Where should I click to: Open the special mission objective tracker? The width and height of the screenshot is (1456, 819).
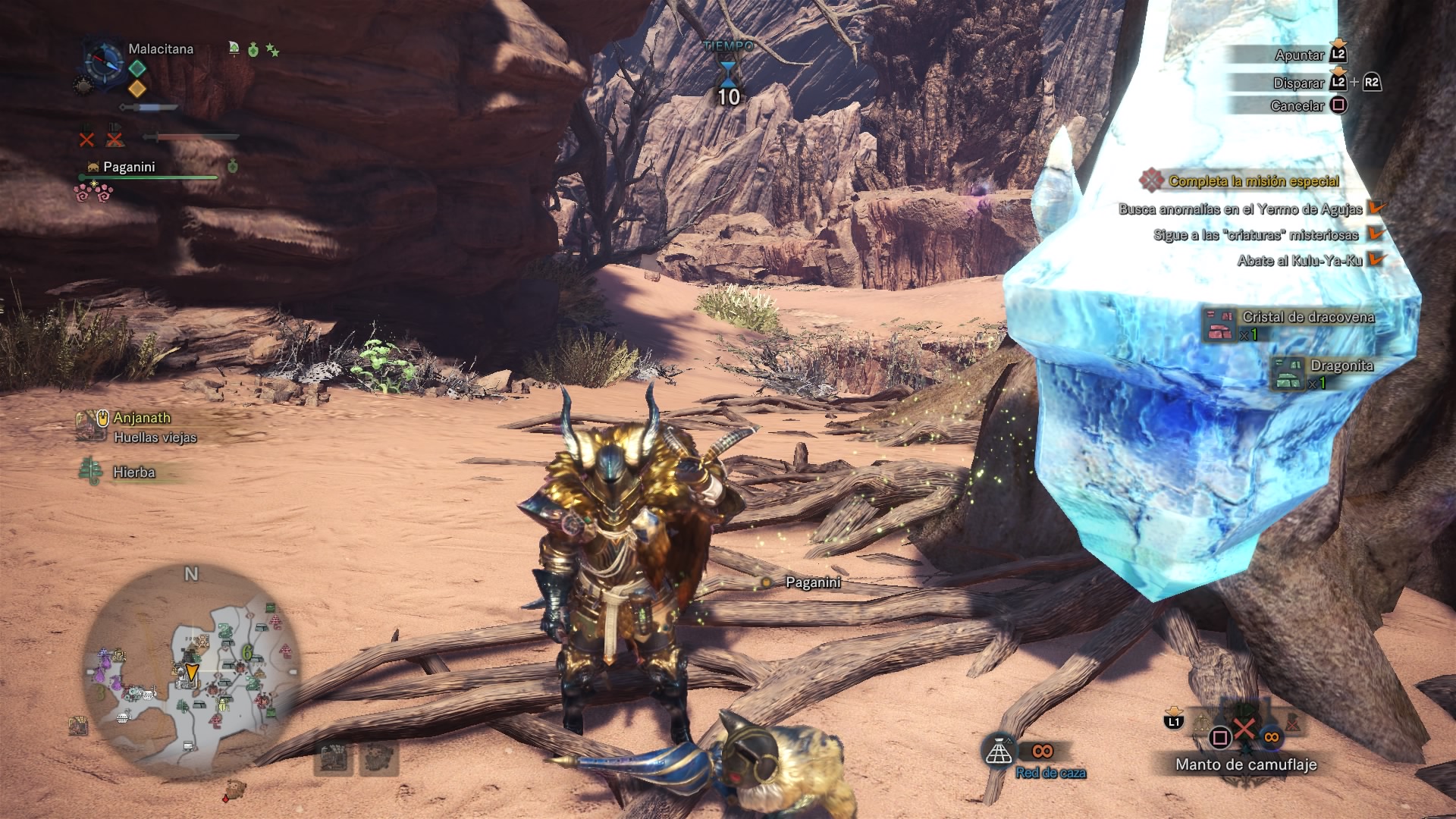1253,181
